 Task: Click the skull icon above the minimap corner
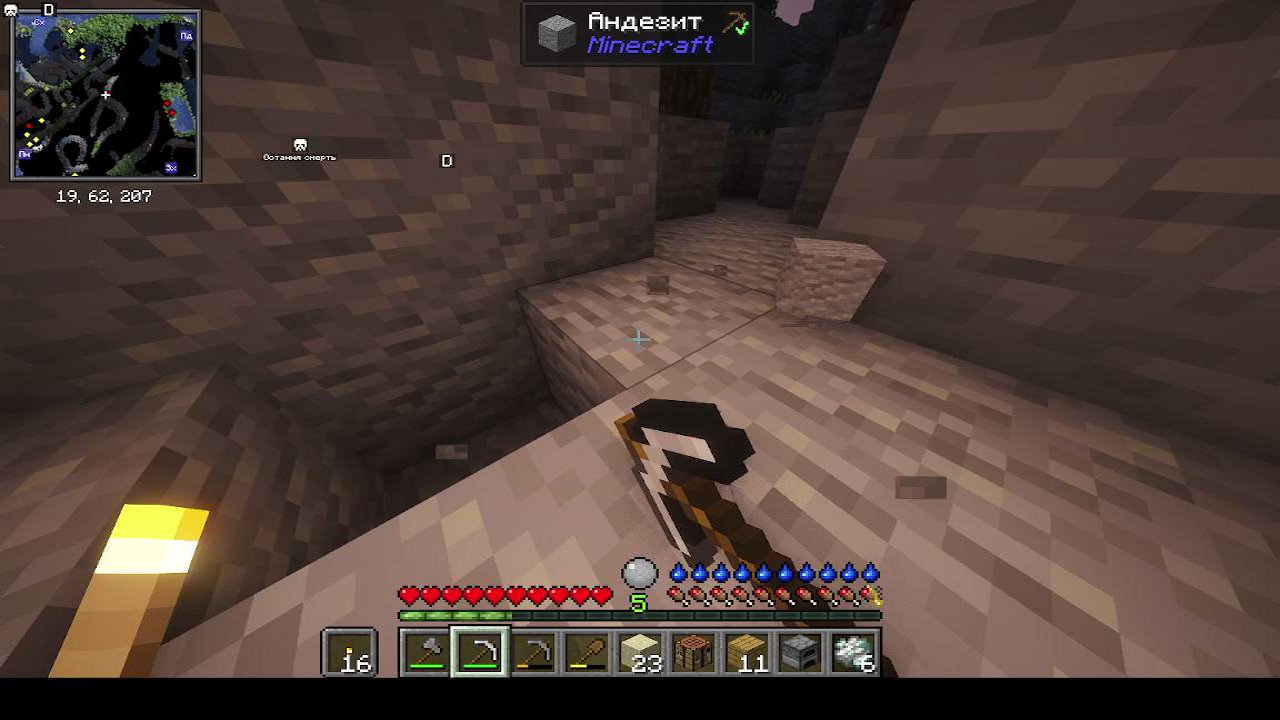point(10,10)
